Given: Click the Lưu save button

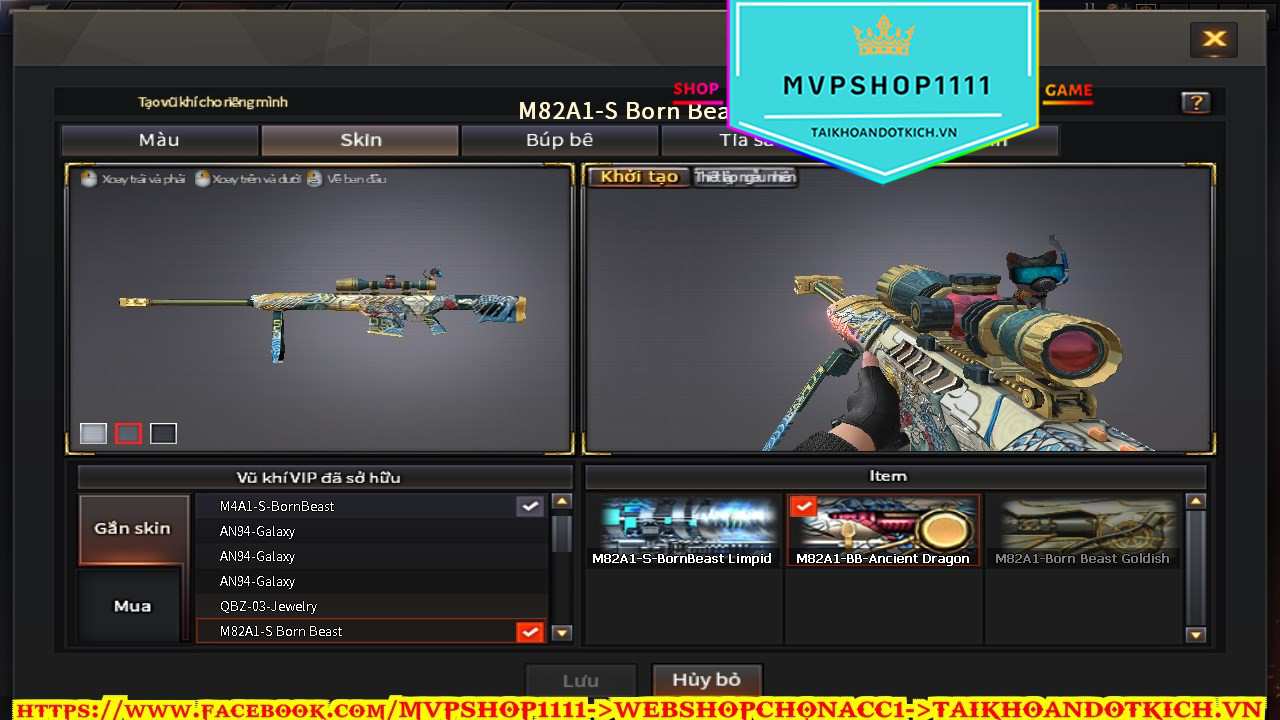Looking at the screenshot, I should [x=580, y=681].
